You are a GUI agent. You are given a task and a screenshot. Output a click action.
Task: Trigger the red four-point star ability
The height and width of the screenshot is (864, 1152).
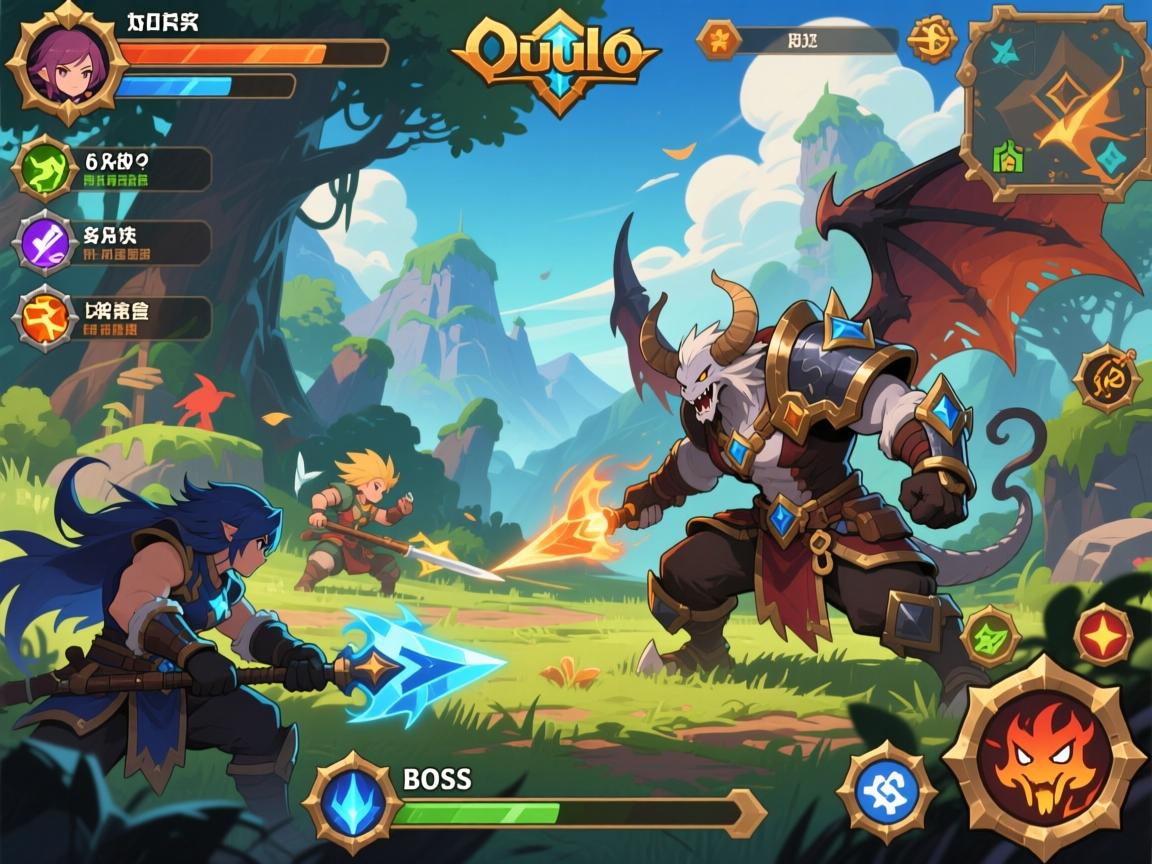click(1103, 634)
